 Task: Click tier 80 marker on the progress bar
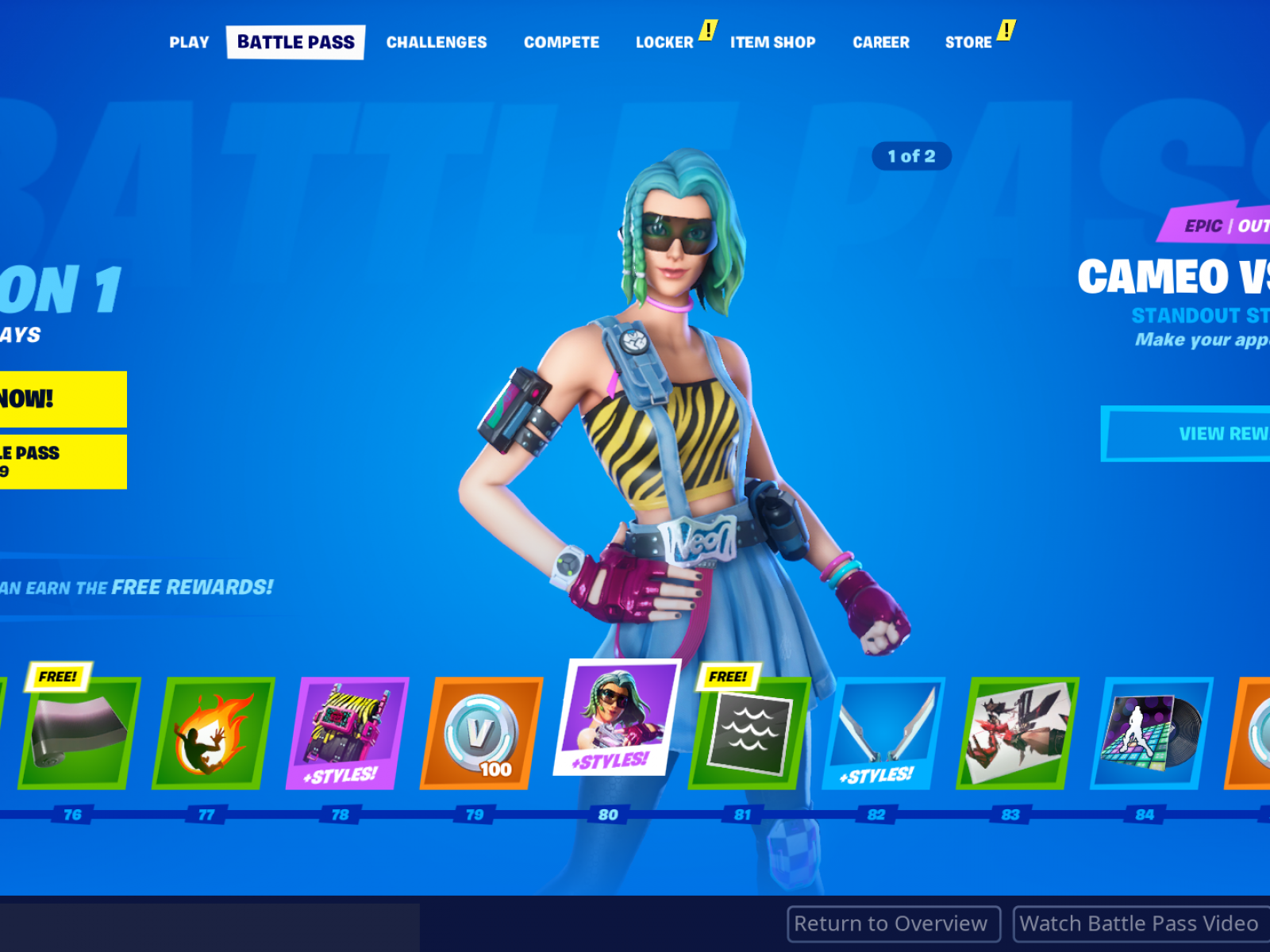[610, 813]
